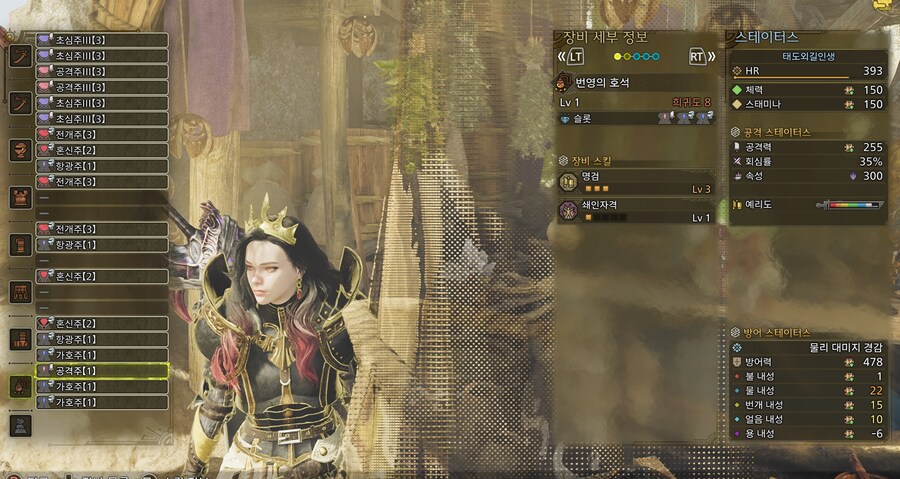The width and height of the screenshot is (900, 479).
Task: View the 쇄인자격 equipment skill entry
Action: [636, 211]
